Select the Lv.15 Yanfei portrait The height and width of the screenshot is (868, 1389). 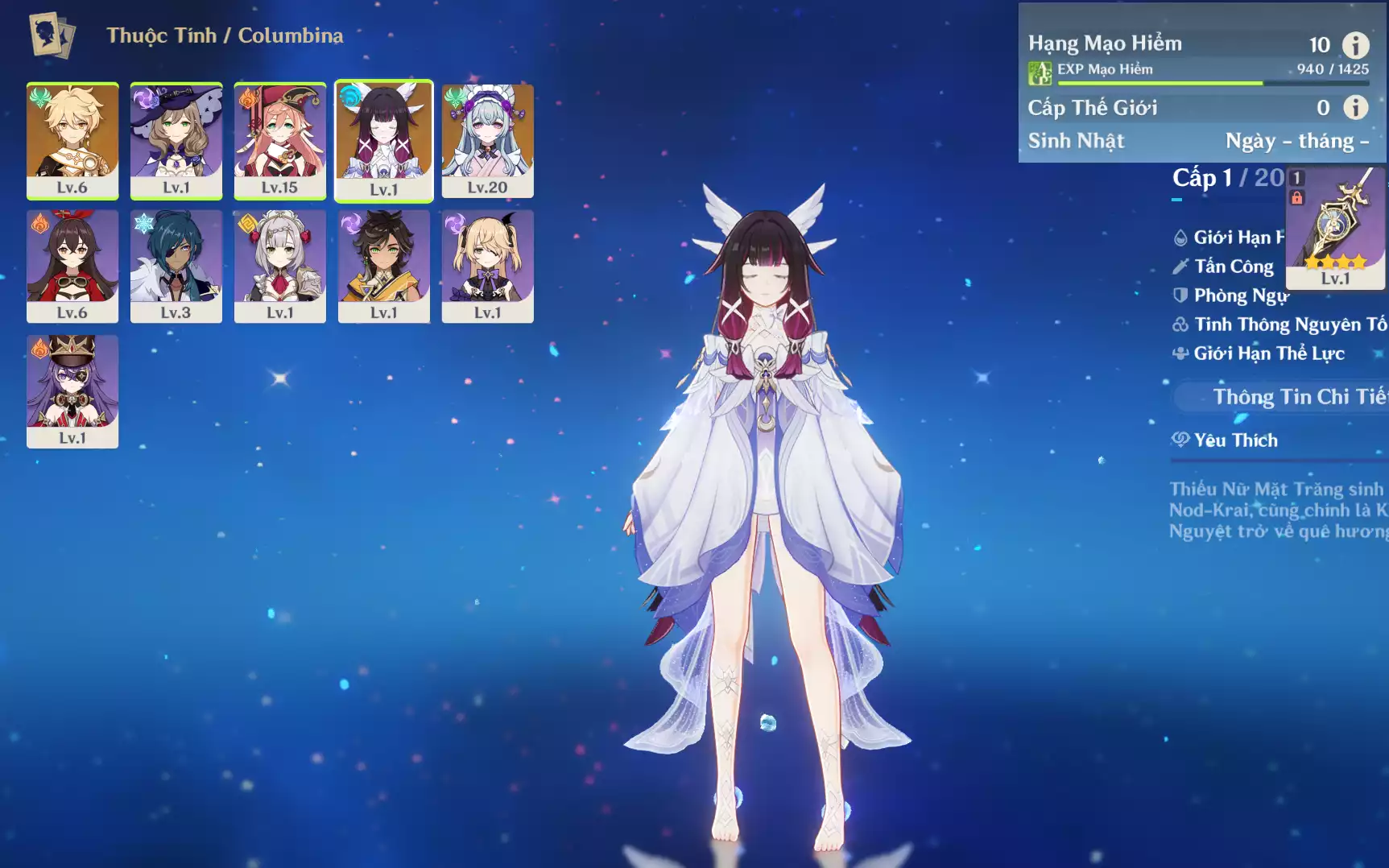tap(280, 140)
